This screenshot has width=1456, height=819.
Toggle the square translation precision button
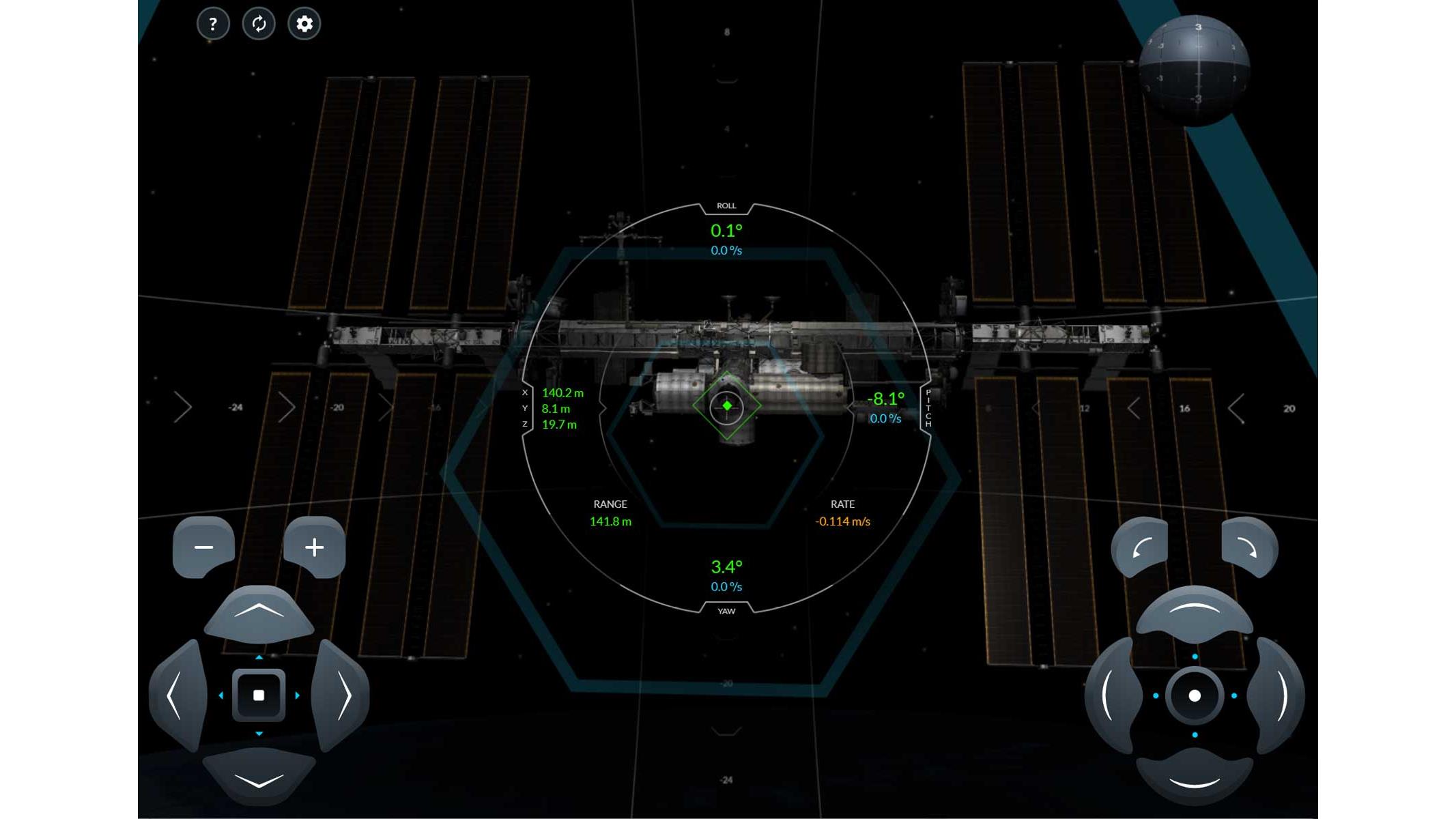pos(259,695)
